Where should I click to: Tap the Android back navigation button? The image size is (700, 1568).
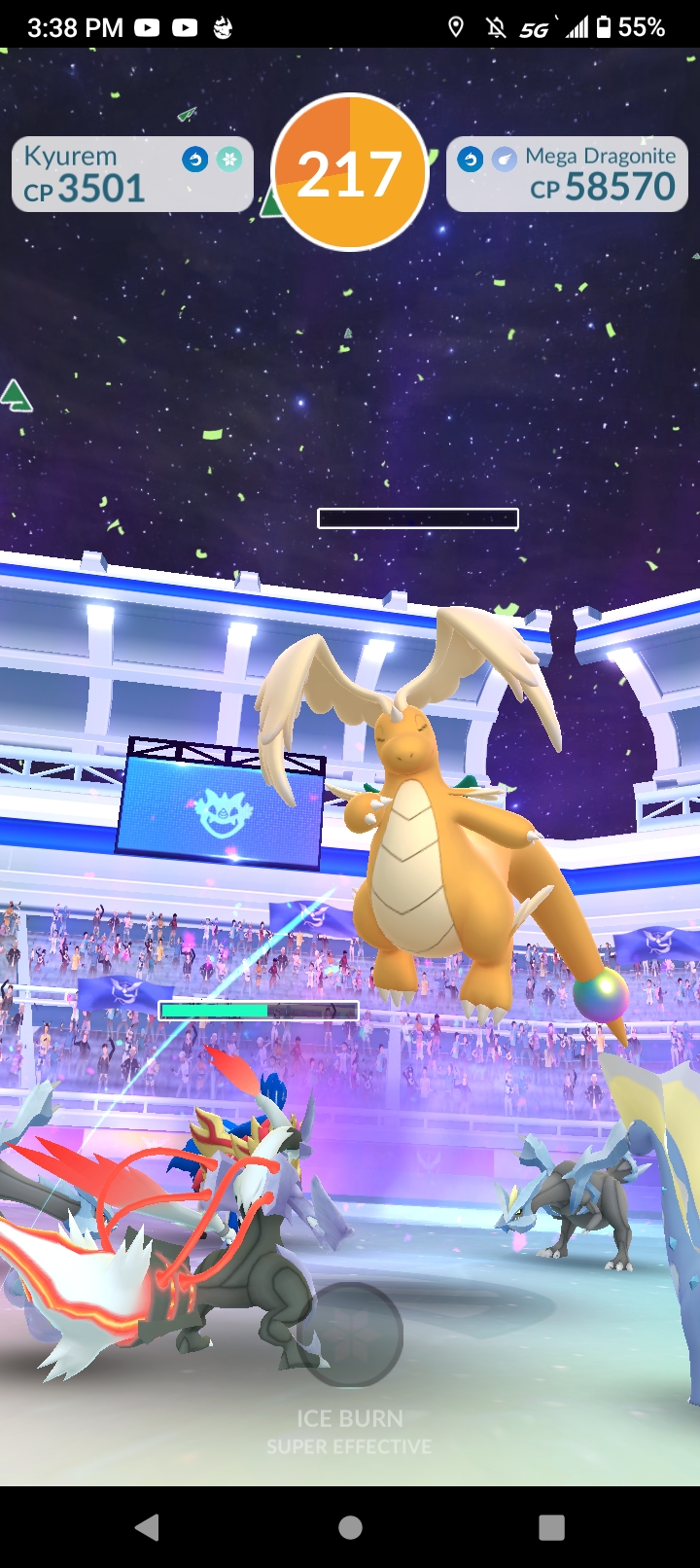pos(148,1527)
